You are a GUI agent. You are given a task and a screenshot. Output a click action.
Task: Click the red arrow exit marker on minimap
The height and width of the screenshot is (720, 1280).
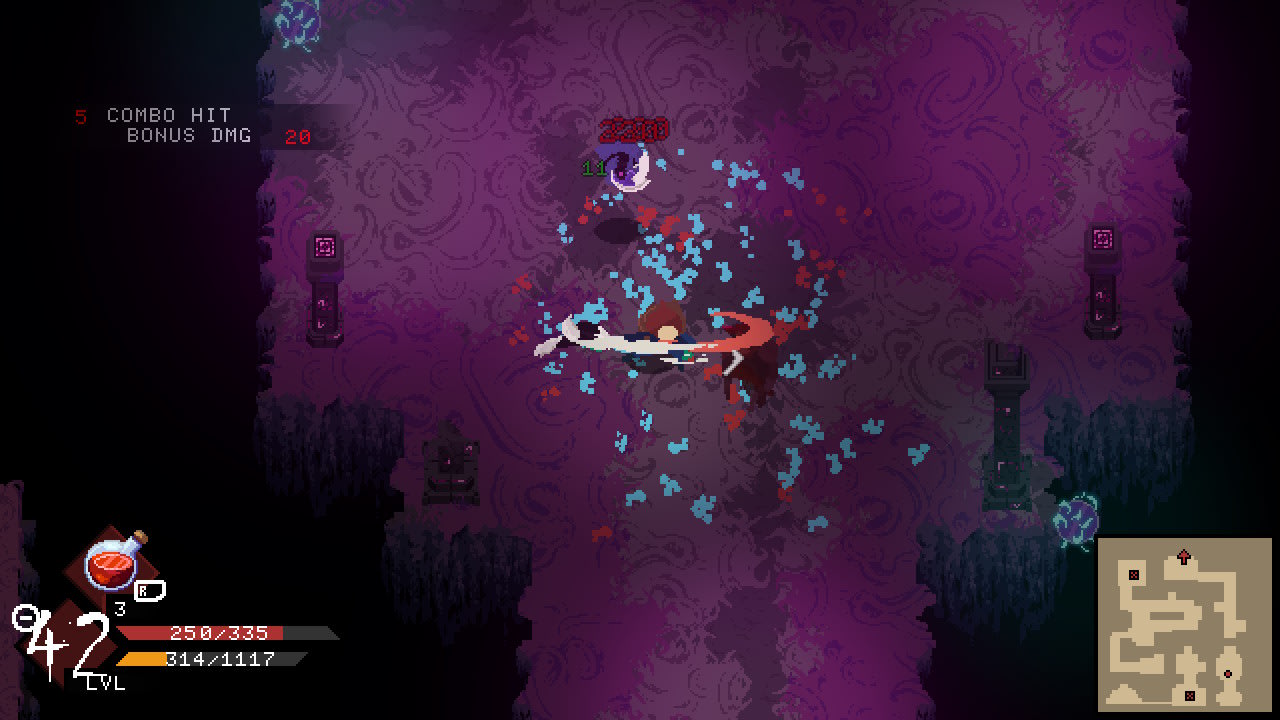[x=1183, y=555]
